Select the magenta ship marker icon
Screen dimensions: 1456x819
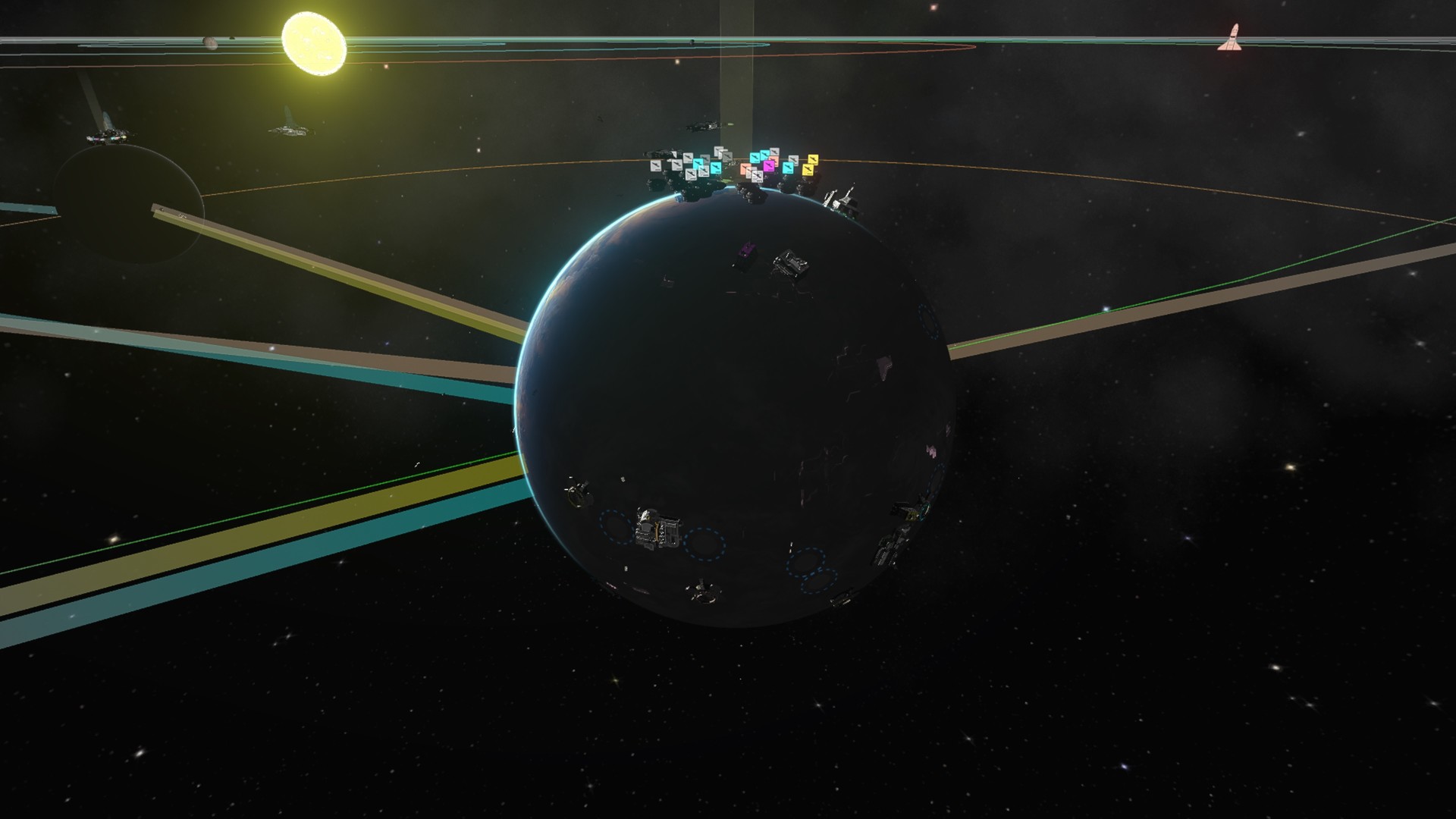(768, 166)
